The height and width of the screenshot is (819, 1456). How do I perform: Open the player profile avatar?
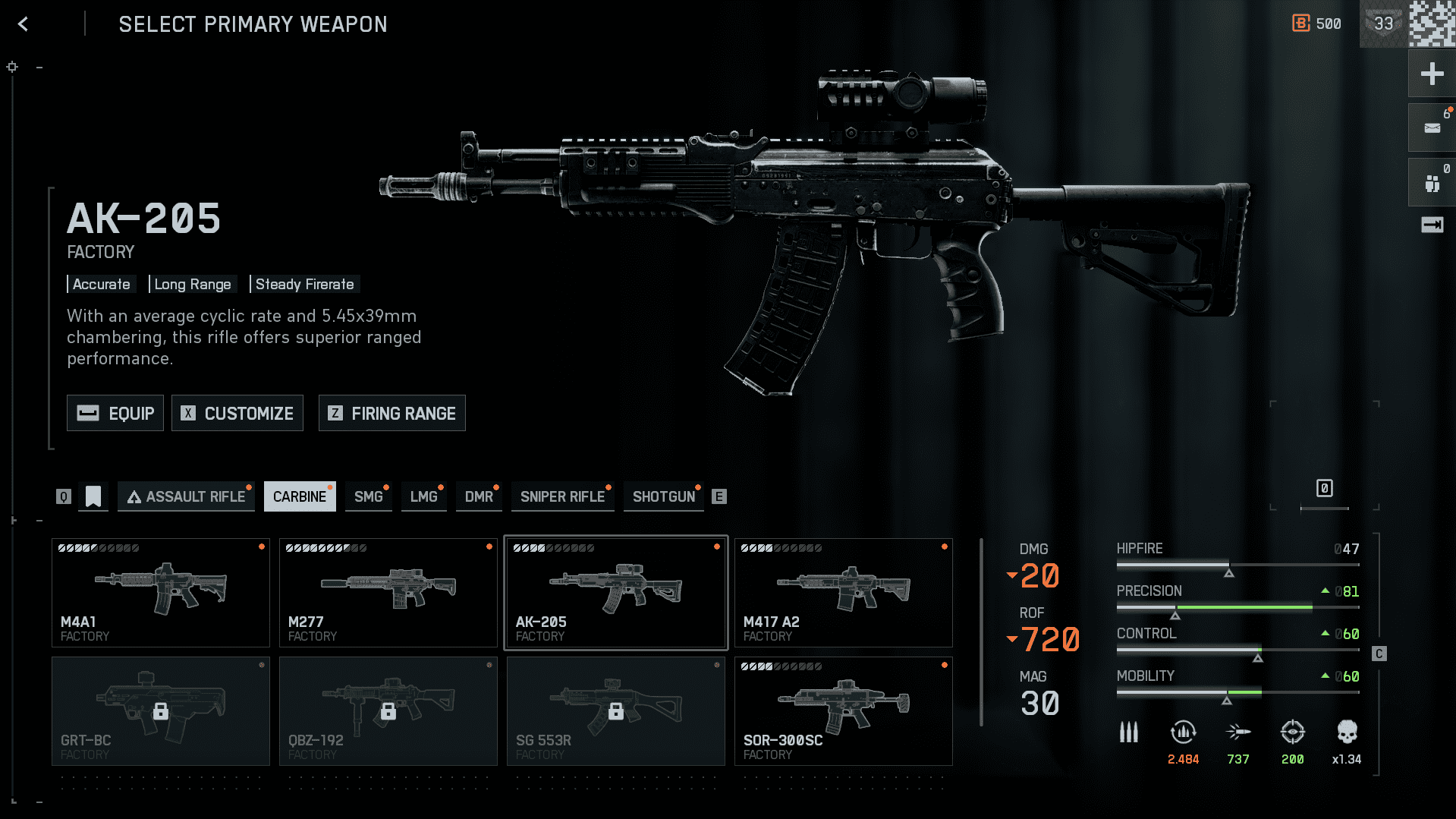[1432, 24]
